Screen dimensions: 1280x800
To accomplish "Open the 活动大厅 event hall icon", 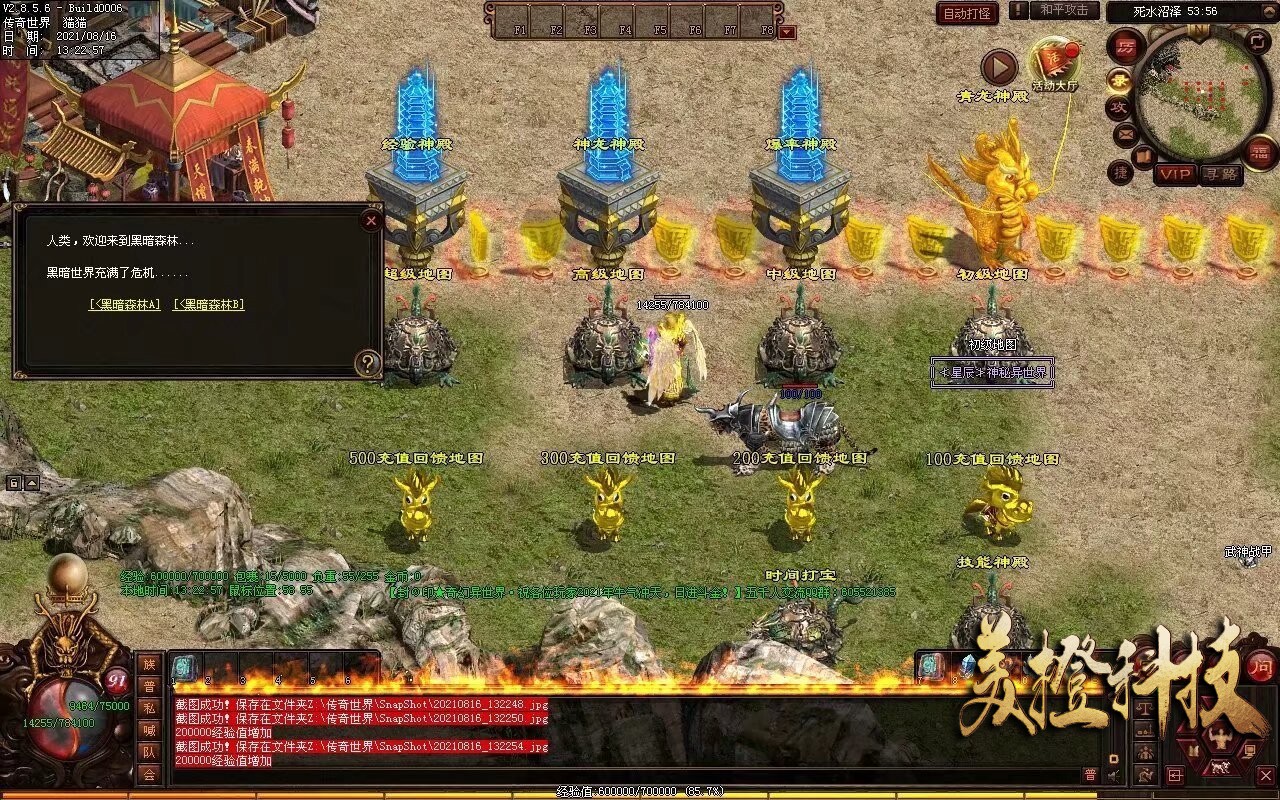I will [x=1054, y=64].
